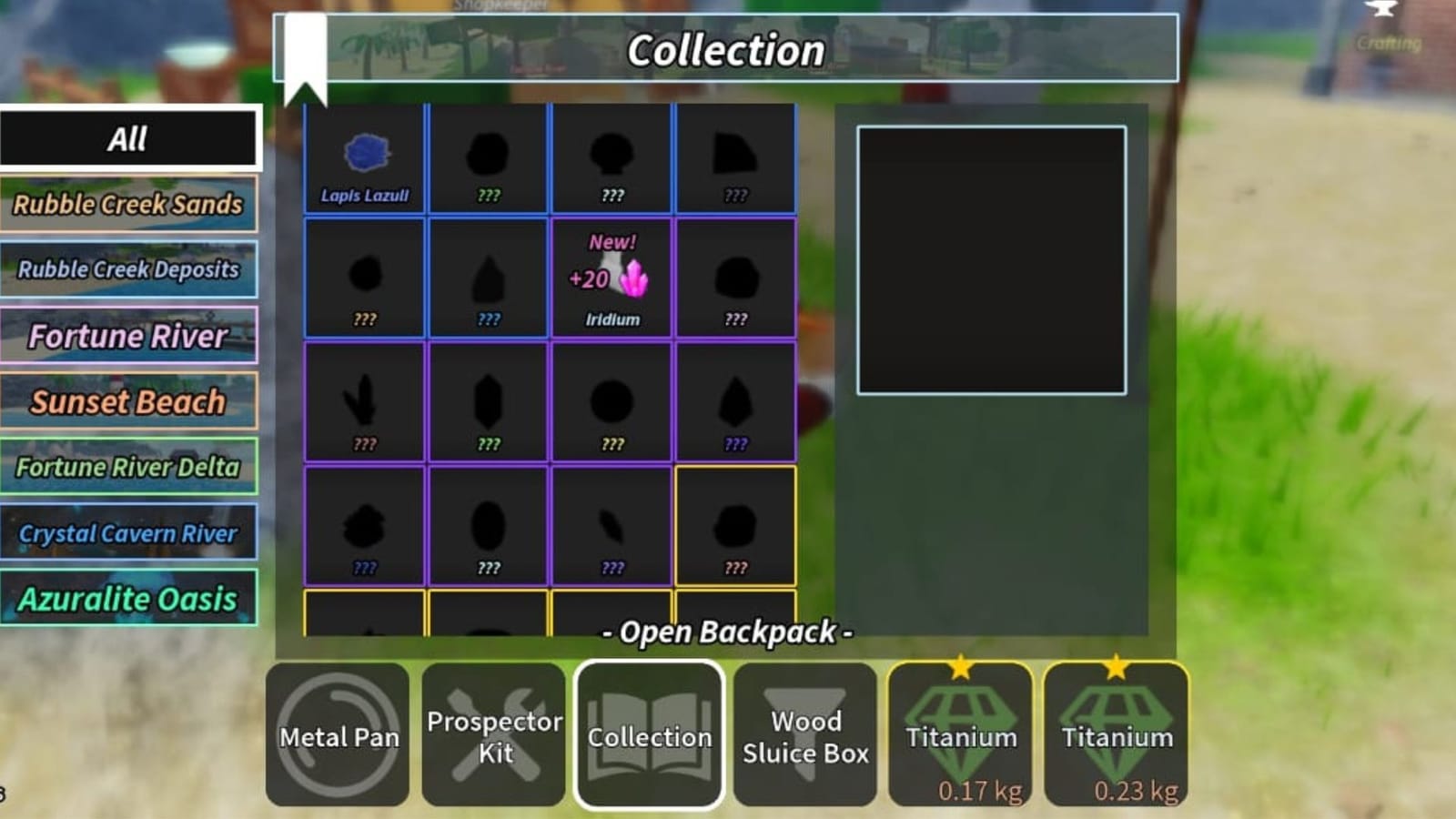Select the Metal Pan tool
Image resolution: width=1456 pixels, height=819 pixels.
338,733
